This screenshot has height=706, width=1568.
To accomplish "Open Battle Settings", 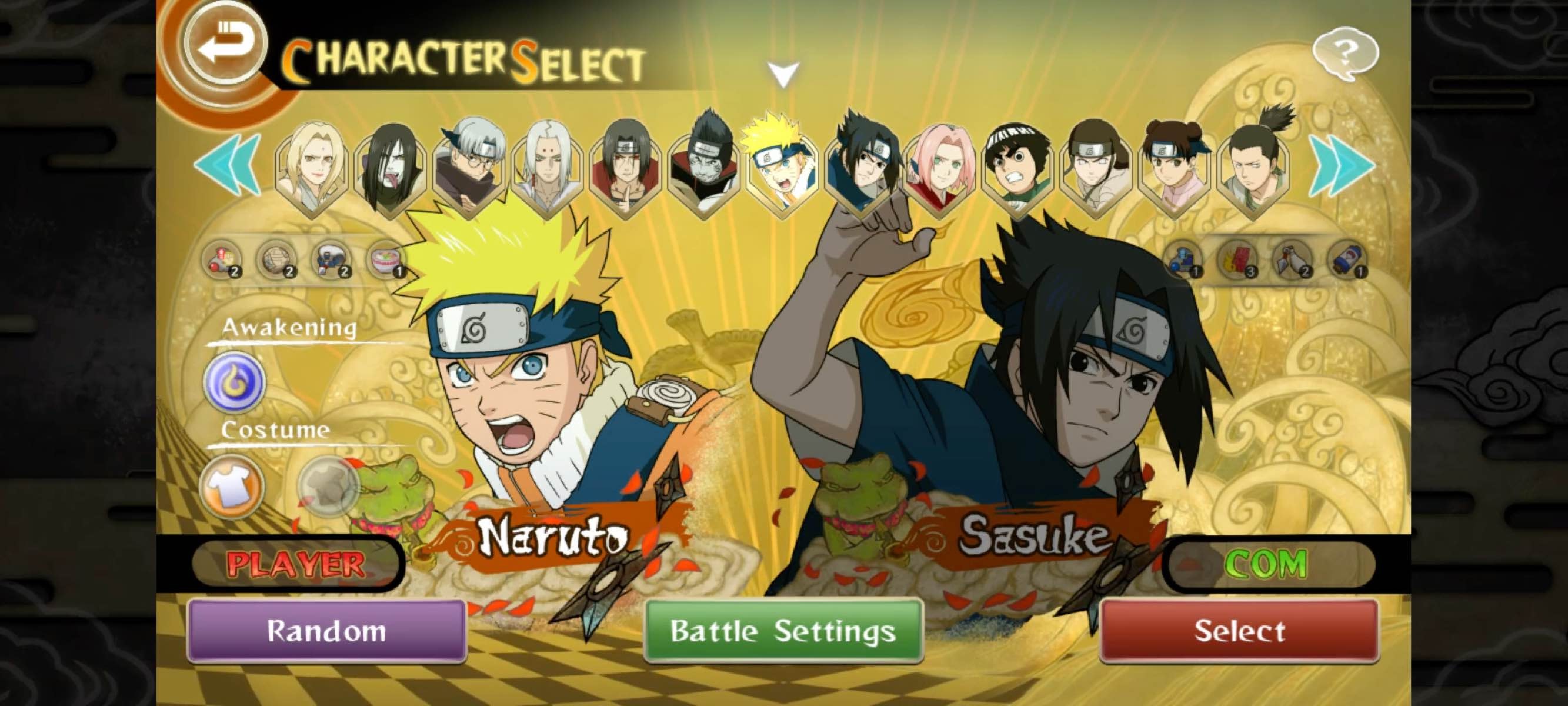I will tap(783, 631).
